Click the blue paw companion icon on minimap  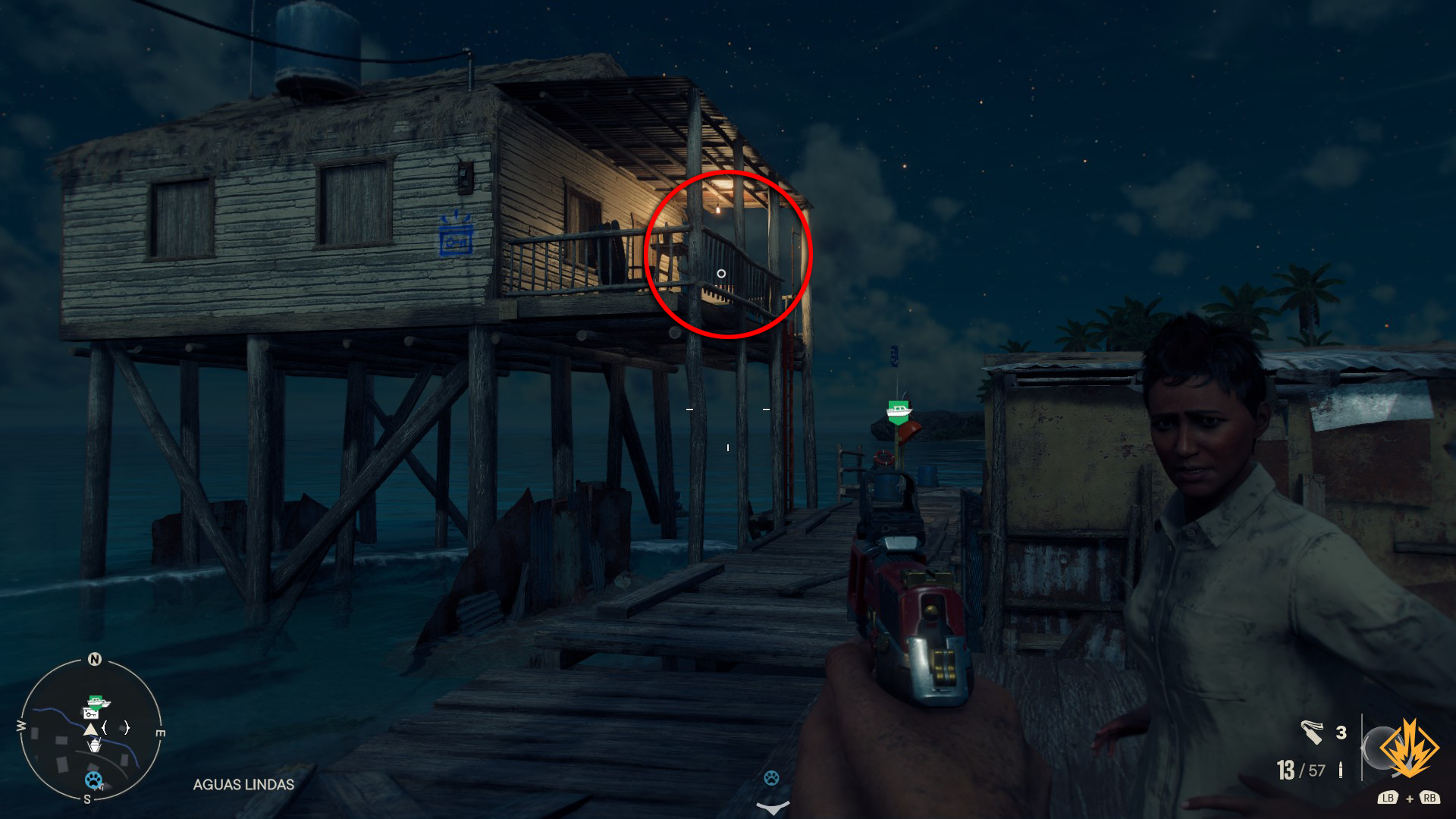click(94, 780)
